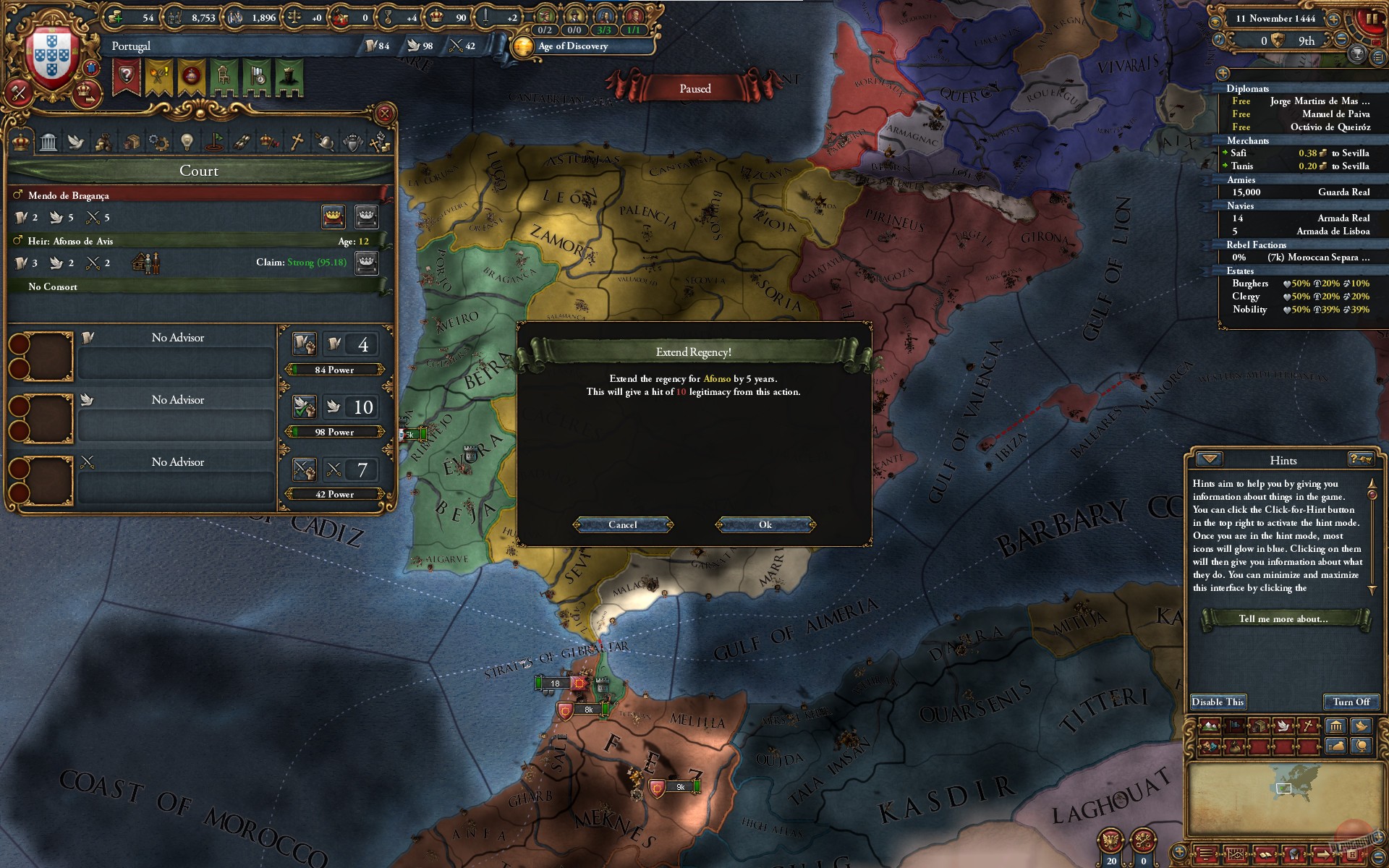Open the Missions panel with the flag icon
Viewport: 1389px width, 868px height.
pos(216,142)
